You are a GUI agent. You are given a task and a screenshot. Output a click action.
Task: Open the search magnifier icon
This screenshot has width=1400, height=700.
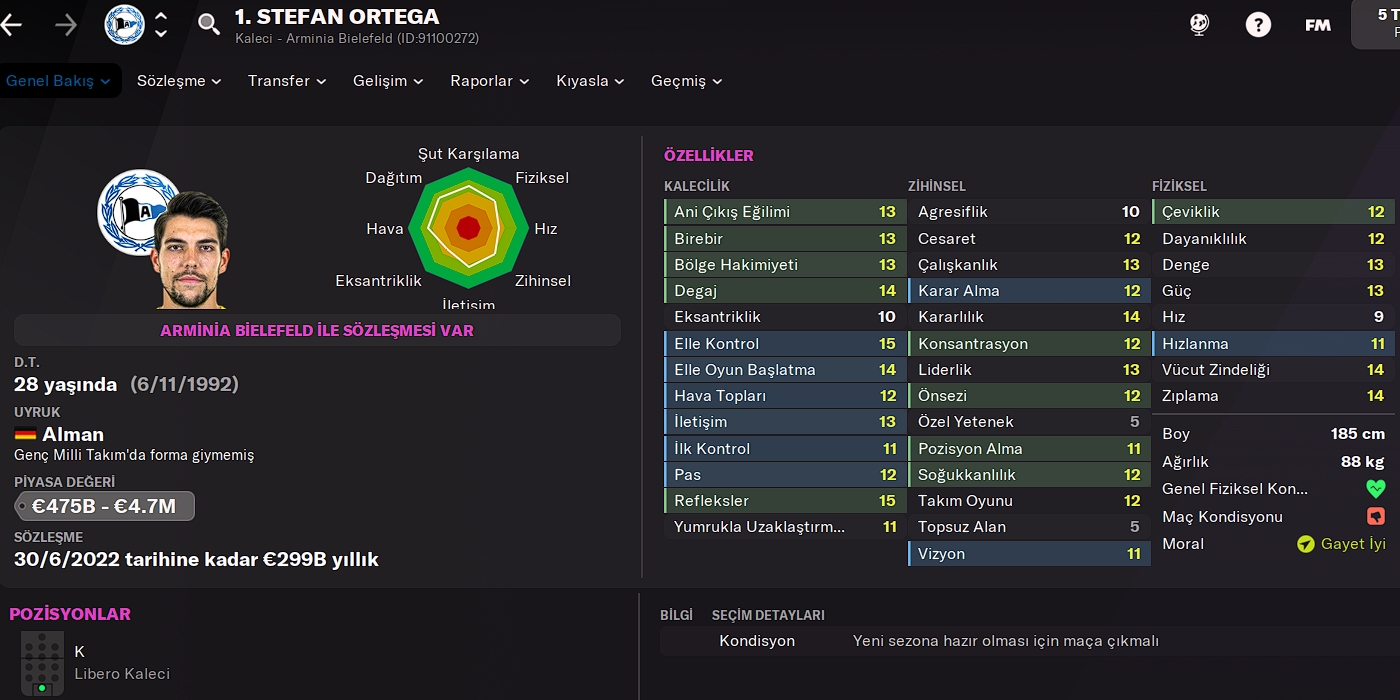tap(209, 25)
